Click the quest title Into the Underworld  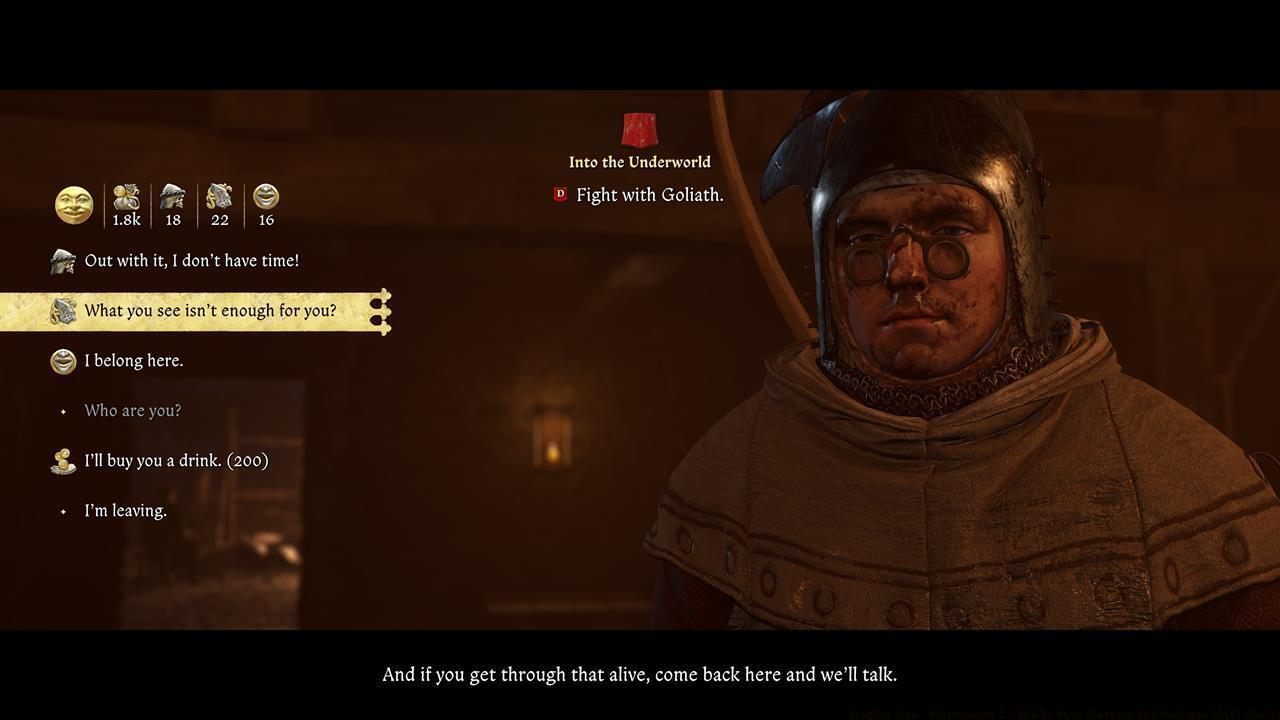pos(639,161)
